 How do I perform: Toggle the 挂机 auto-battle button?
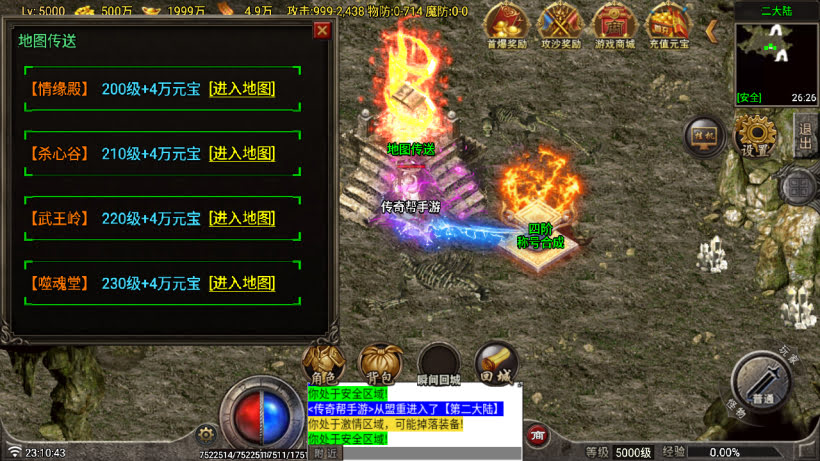tap(704, 136)
